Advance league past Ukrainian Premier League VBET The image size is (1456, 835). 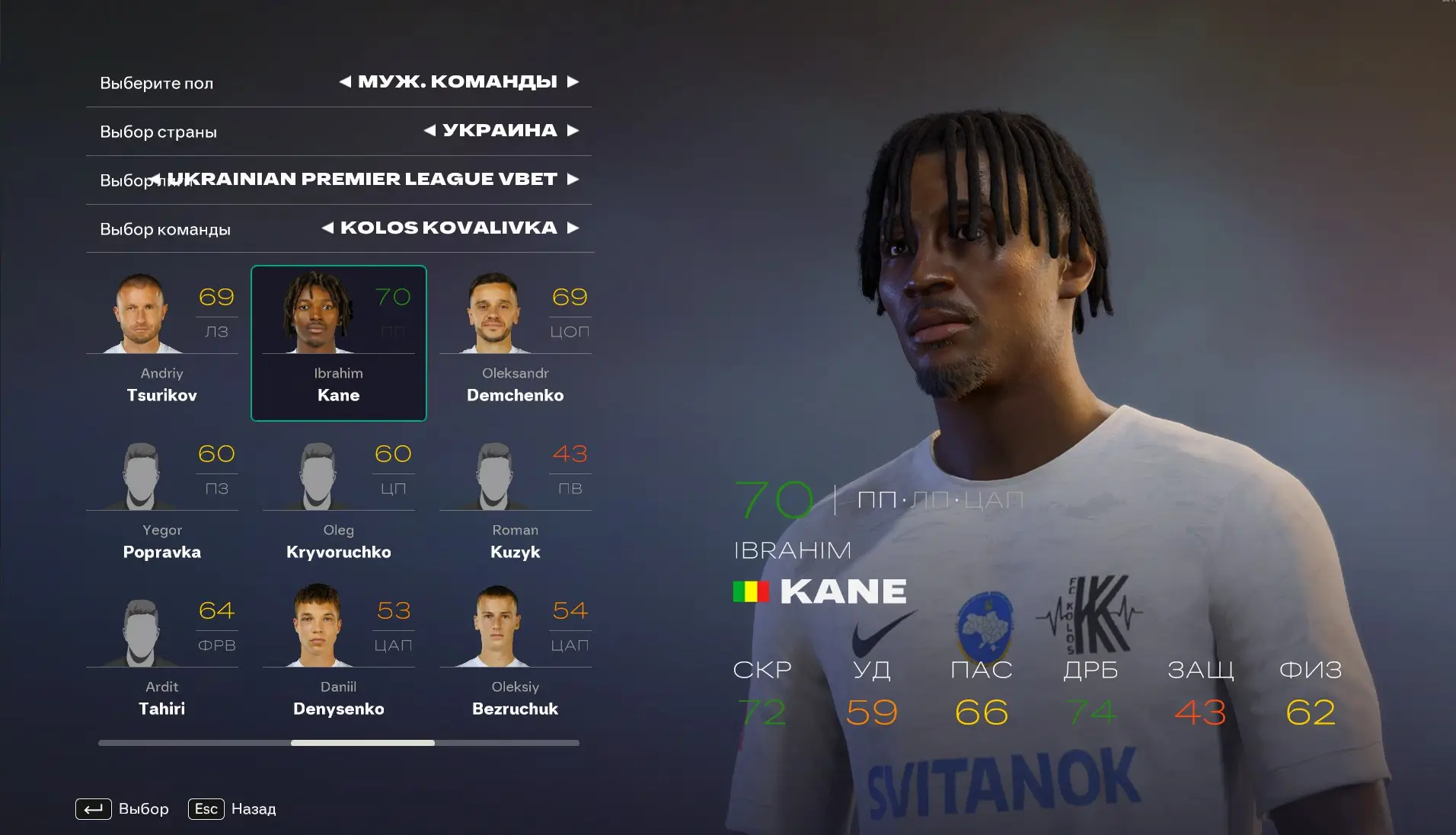pos(573,179)
